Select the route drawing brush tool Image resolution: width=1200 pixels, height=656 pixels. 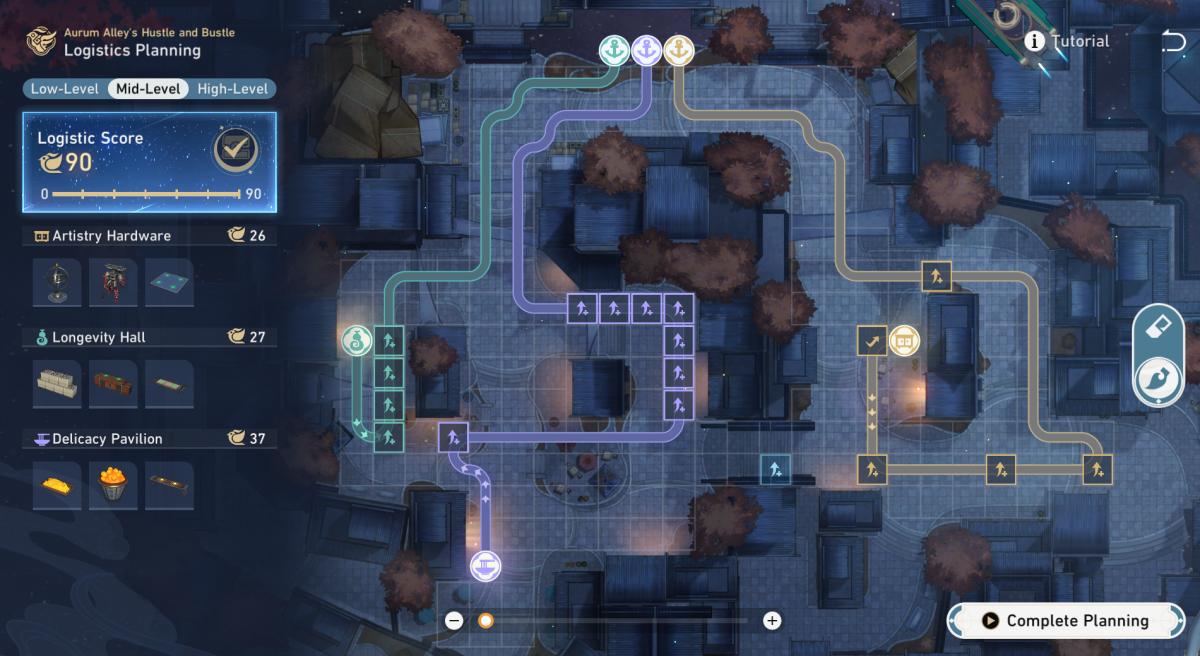(x=1158, y=381)
